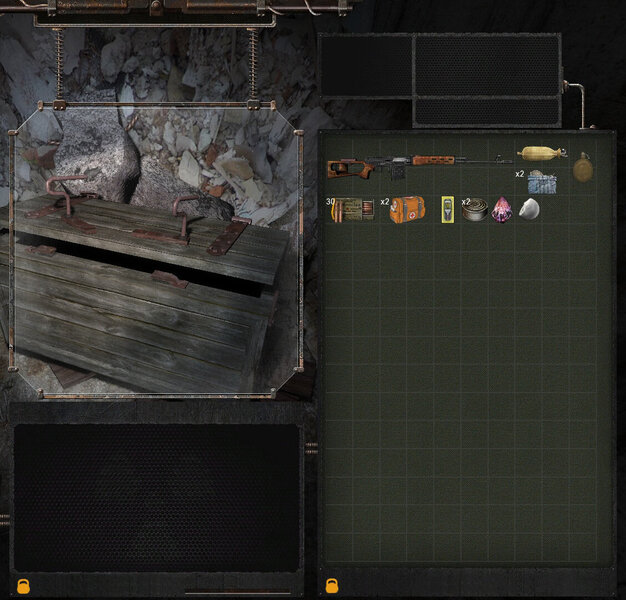626x600 pixels.
Task: Select the yellow handheld detector device
Action: point(448,209)
